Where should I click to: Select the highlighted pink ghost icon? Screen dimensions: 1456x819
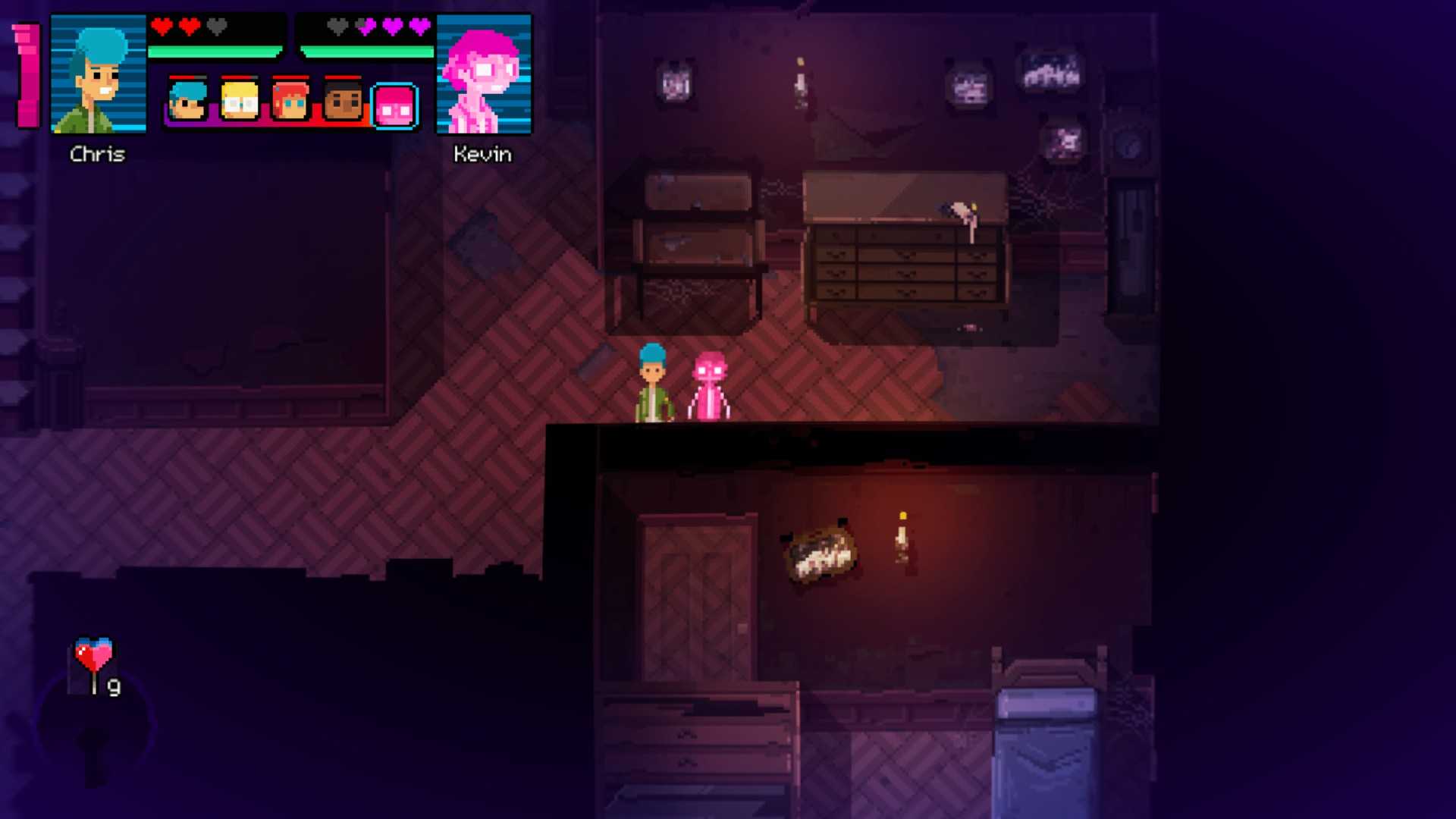point(394,106)
